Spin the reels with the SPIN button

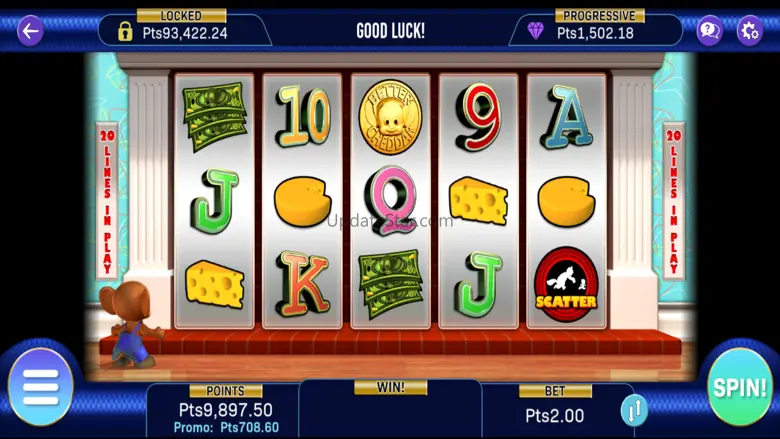coord(740,387)
